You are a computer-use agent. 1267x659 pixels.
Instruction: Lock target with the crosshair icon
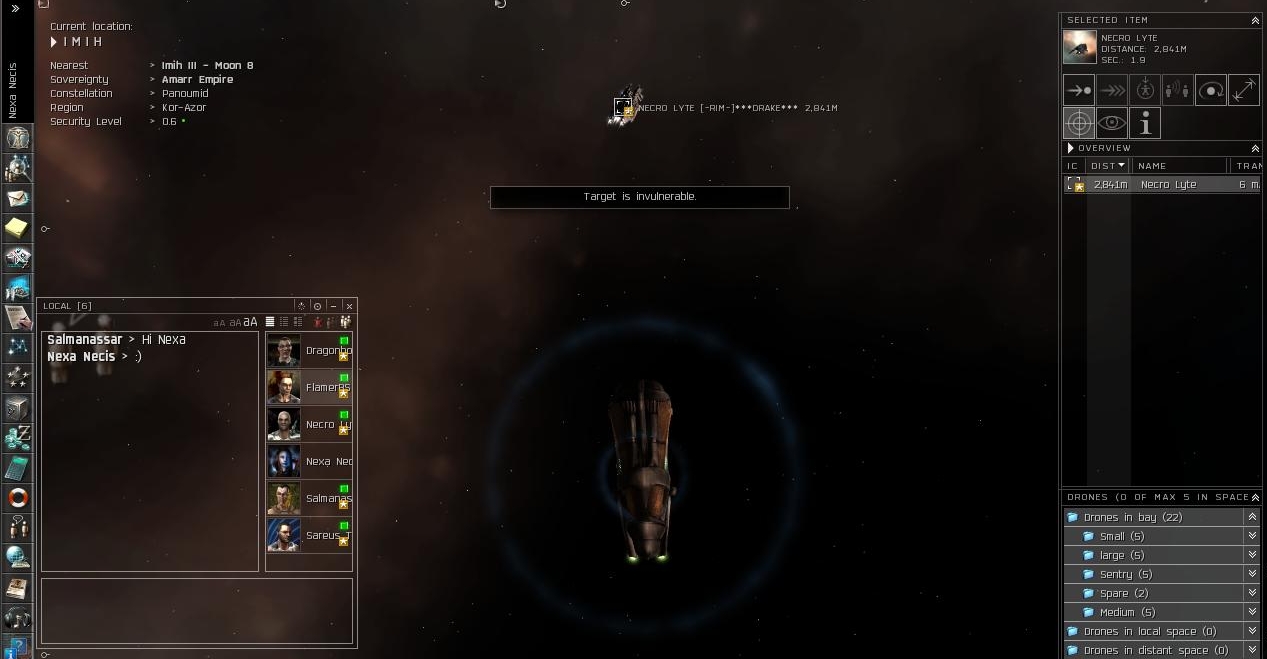pyautogui.click(x=1079, y=123)
